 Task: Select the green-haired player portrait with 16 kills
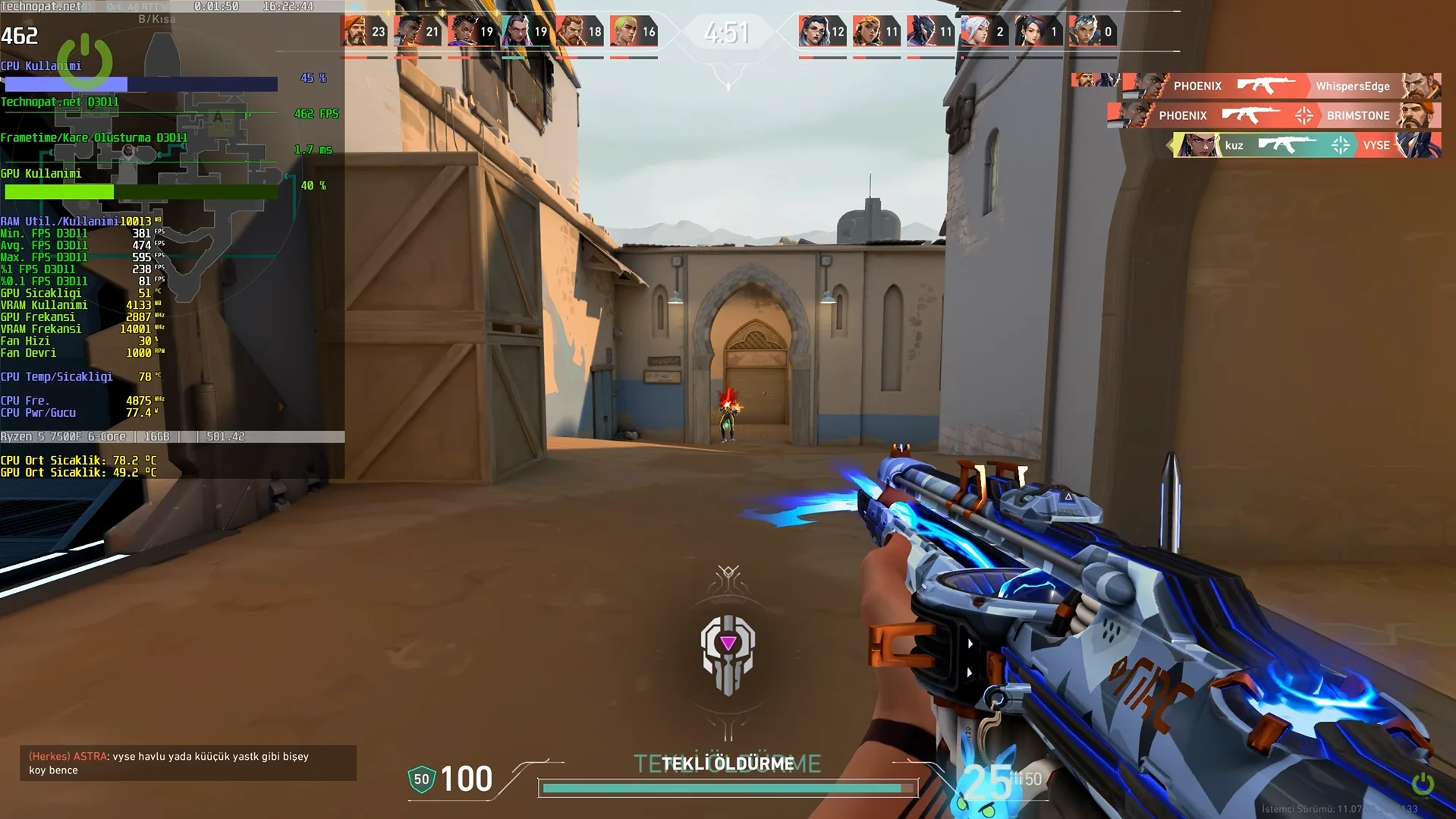click(x=624, y=32)
